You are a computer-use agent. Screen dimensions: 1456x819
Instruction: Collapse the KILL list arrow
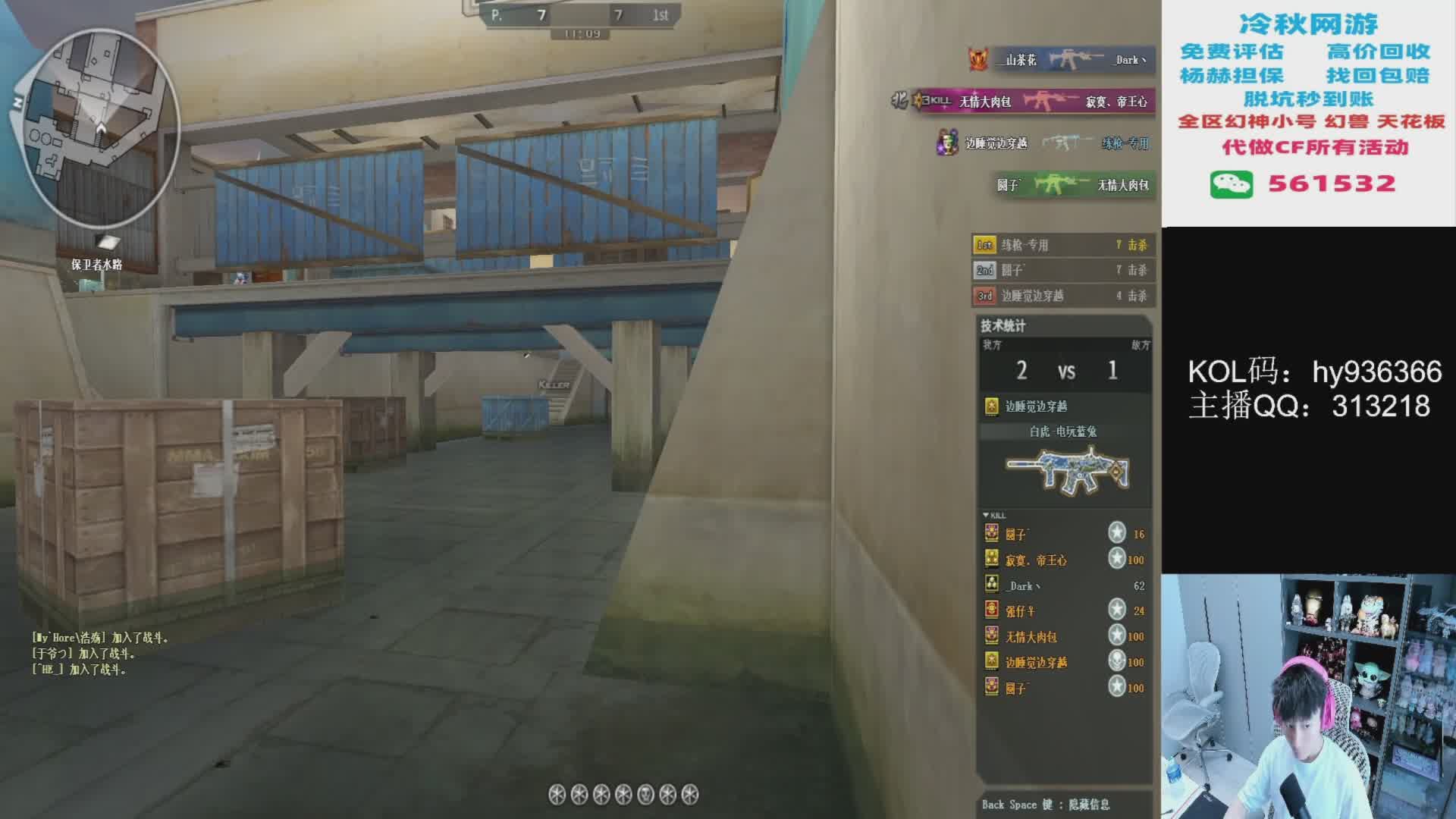tap(986, 515)
